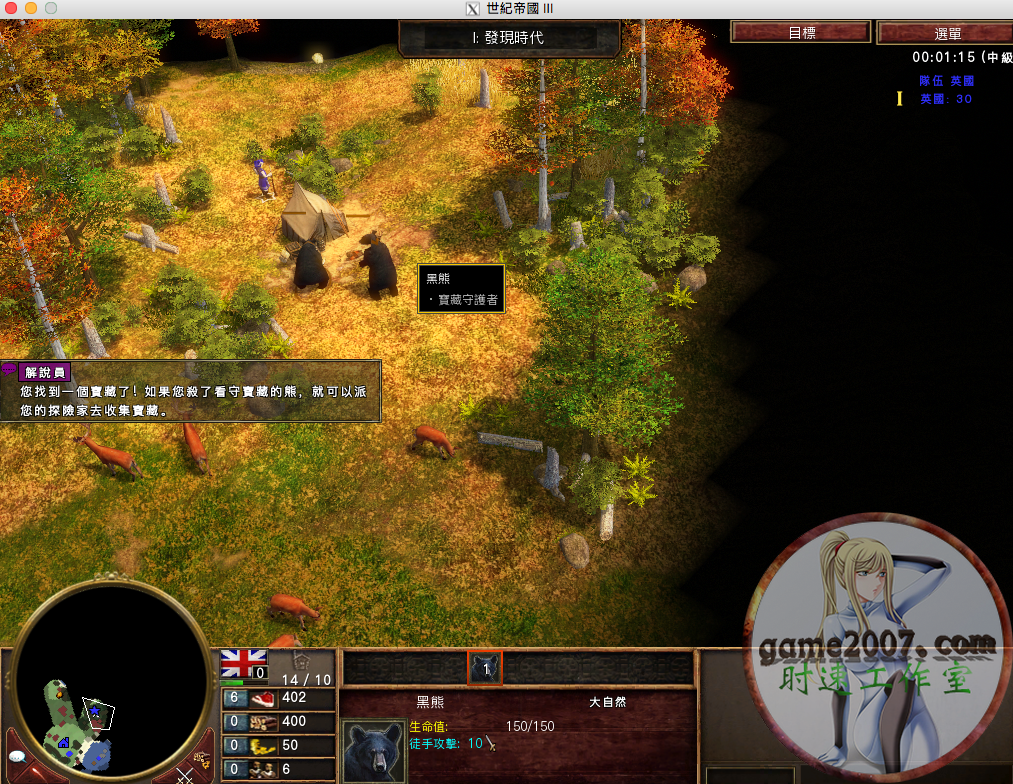The image size is (1013, 784).
Task: Open the 目標 objectives panel
Action: (x=801, y=33)
